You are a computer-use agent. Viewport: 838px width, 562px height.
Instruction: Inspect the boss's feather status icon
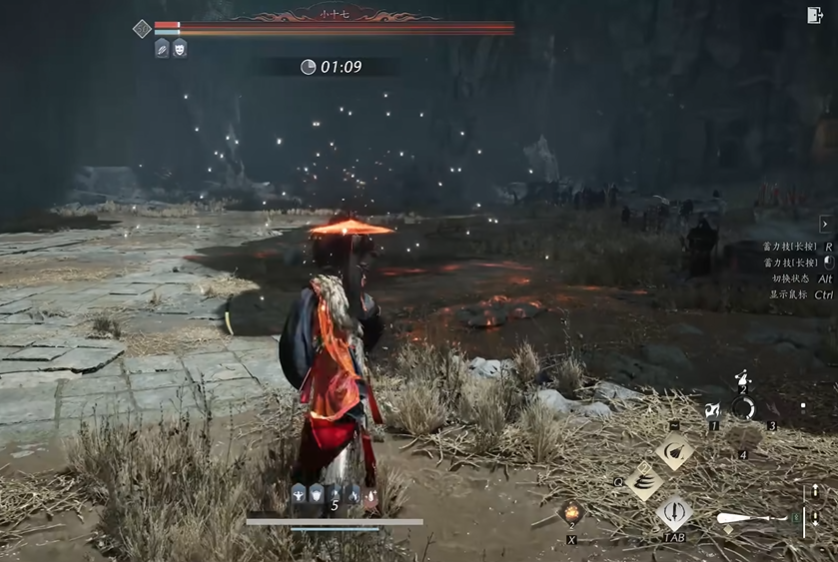(x=162, y=48)
